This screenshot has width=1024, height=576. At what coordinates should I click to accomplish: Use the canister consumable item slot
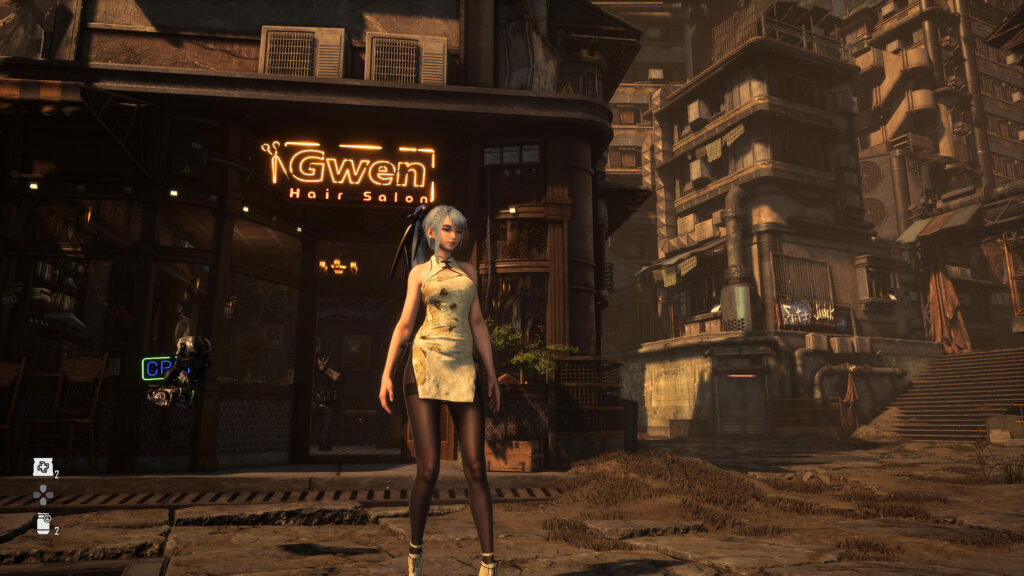click(43, 523)
